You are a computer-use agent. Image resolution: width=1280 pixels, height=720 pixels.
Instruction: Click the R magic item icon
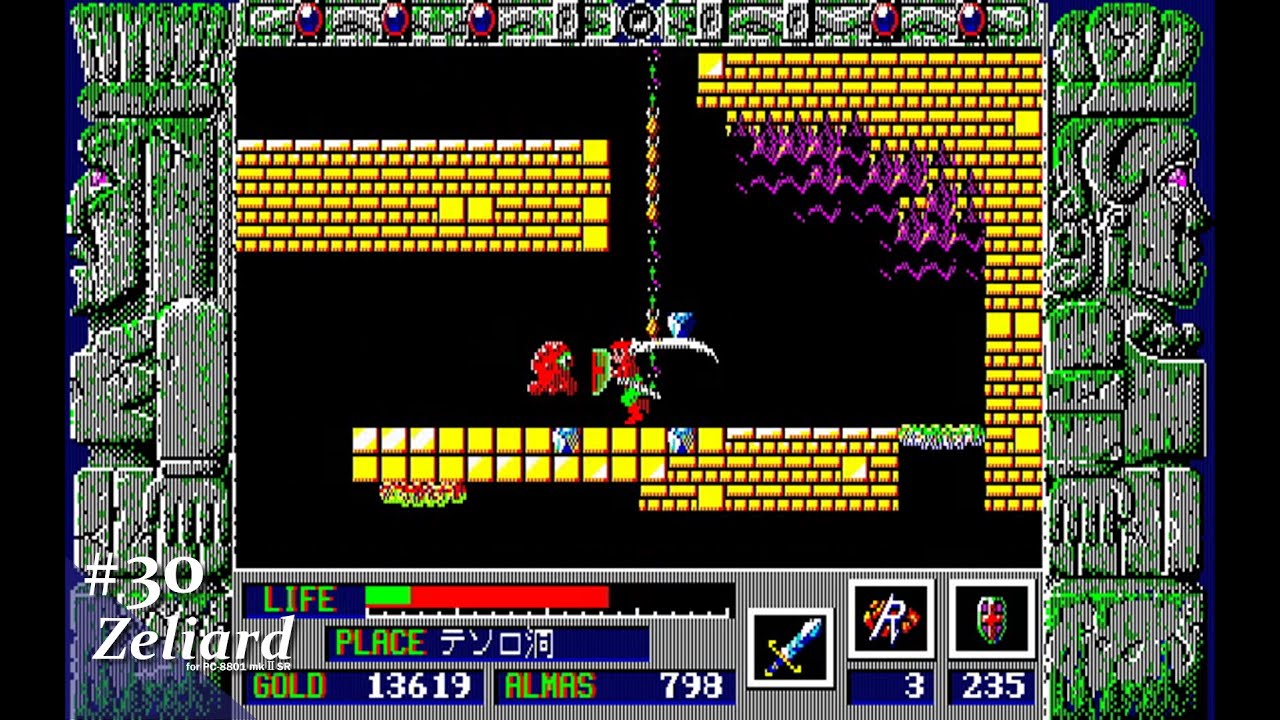pyautogui.click(x=893, y=617)
